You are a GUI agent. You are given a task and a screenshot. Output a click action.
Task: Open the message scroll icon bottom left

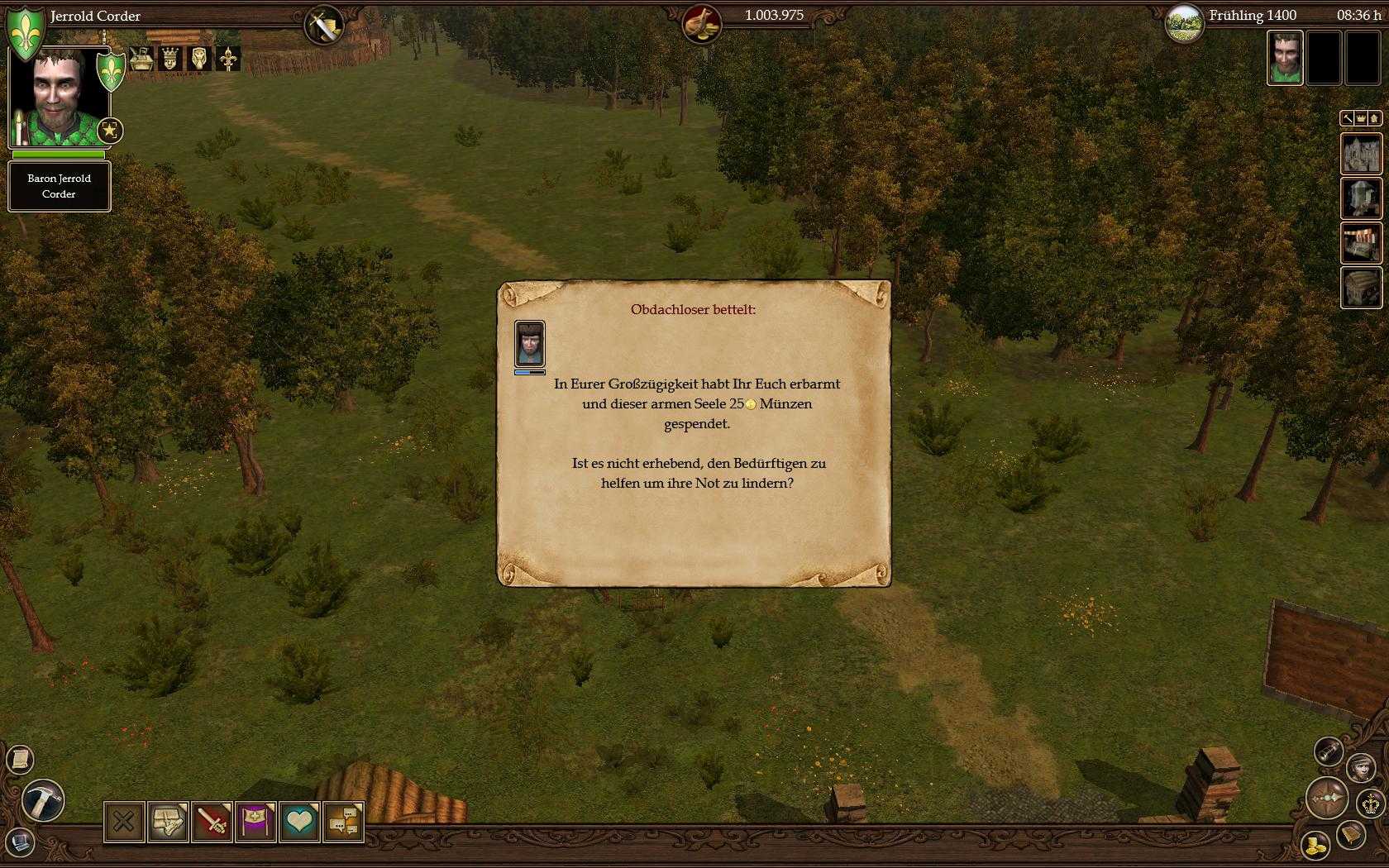pos(21,759)
